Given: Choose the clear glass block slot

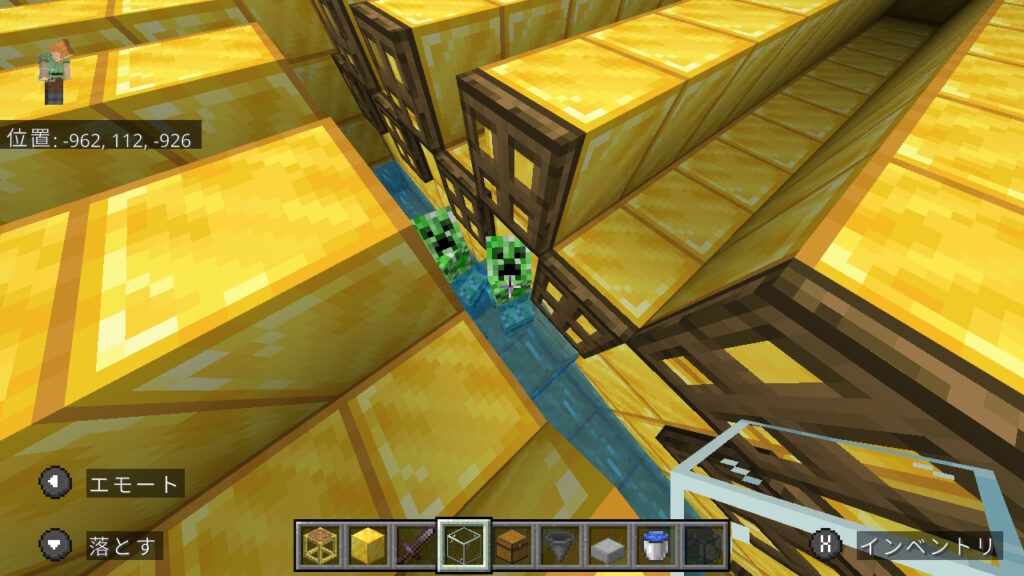Looking at the screenshot, I should (463, 546).
